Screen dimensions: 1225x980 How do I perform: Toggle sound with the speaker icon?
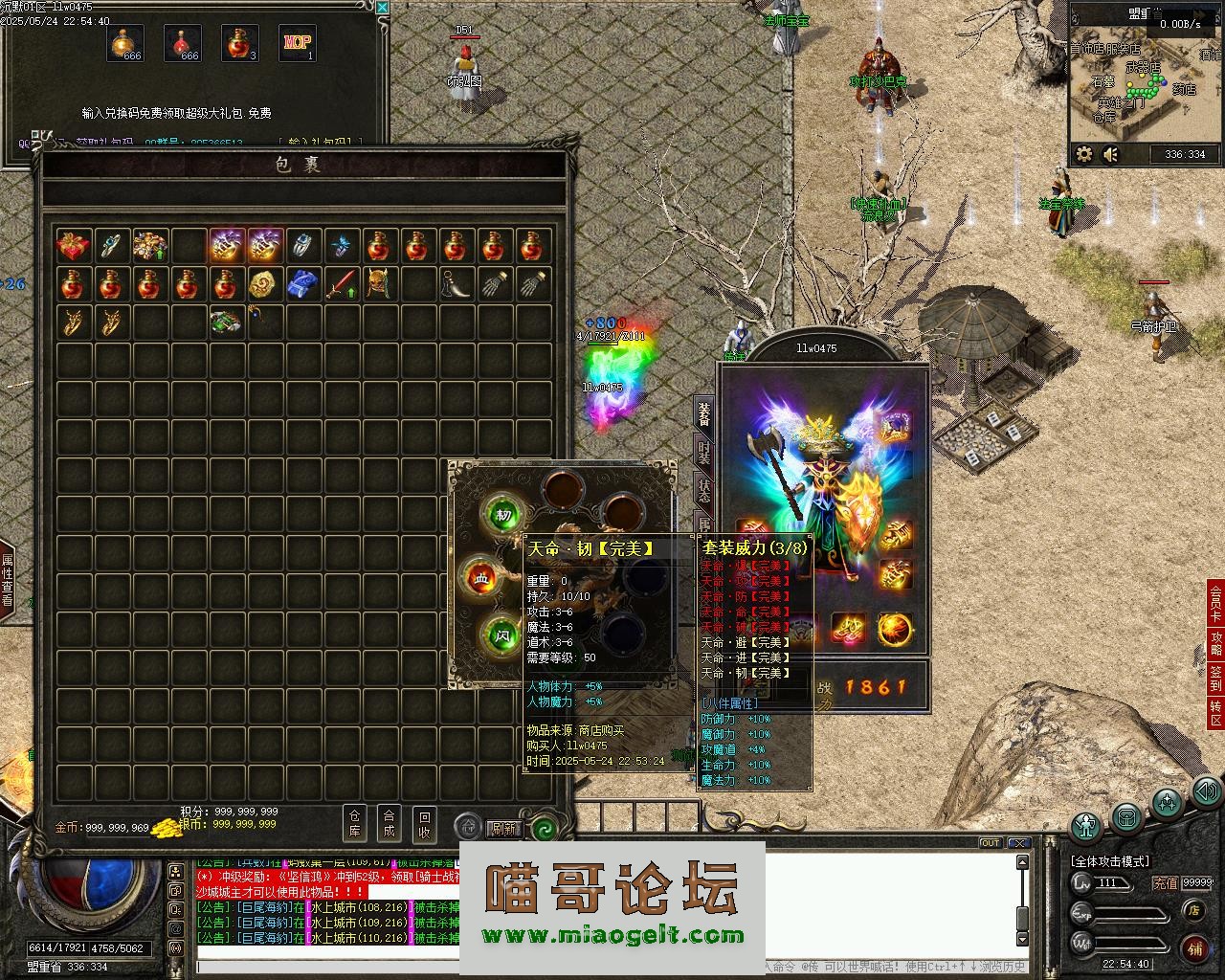(1111, 153)
